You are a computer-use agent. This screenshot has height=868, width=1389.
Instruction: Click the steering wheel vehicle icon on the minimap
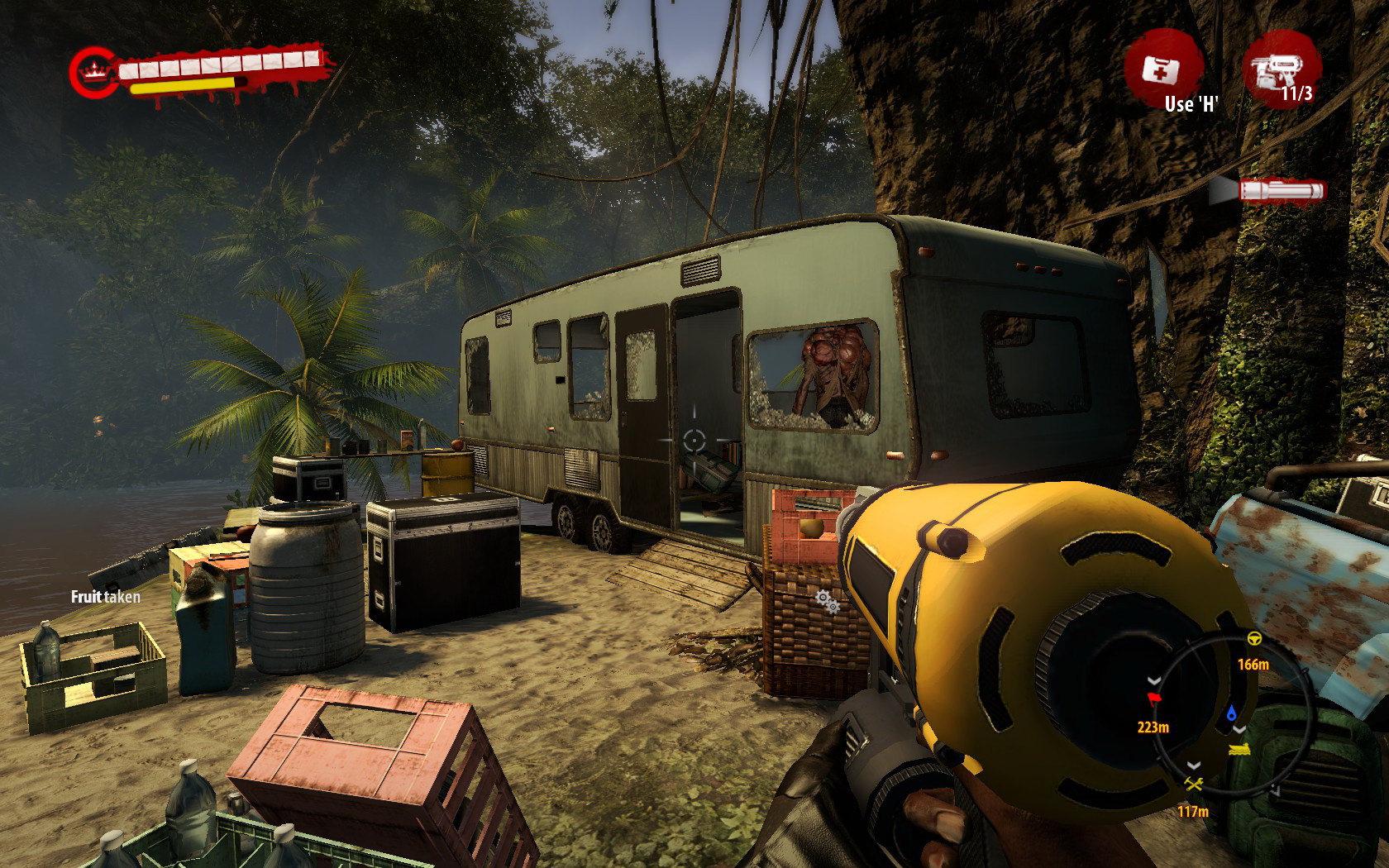point(1254,637)
